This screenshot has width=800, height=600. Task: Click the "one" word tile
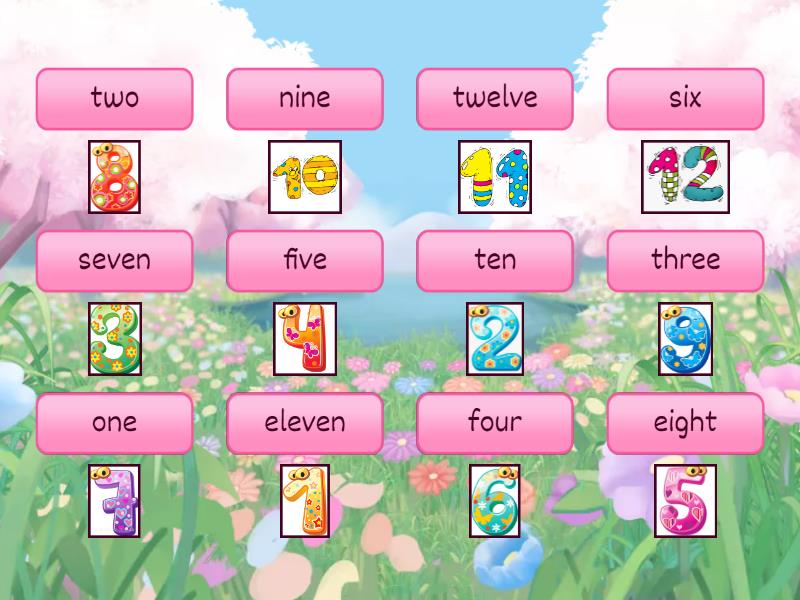tap(114, 423)
